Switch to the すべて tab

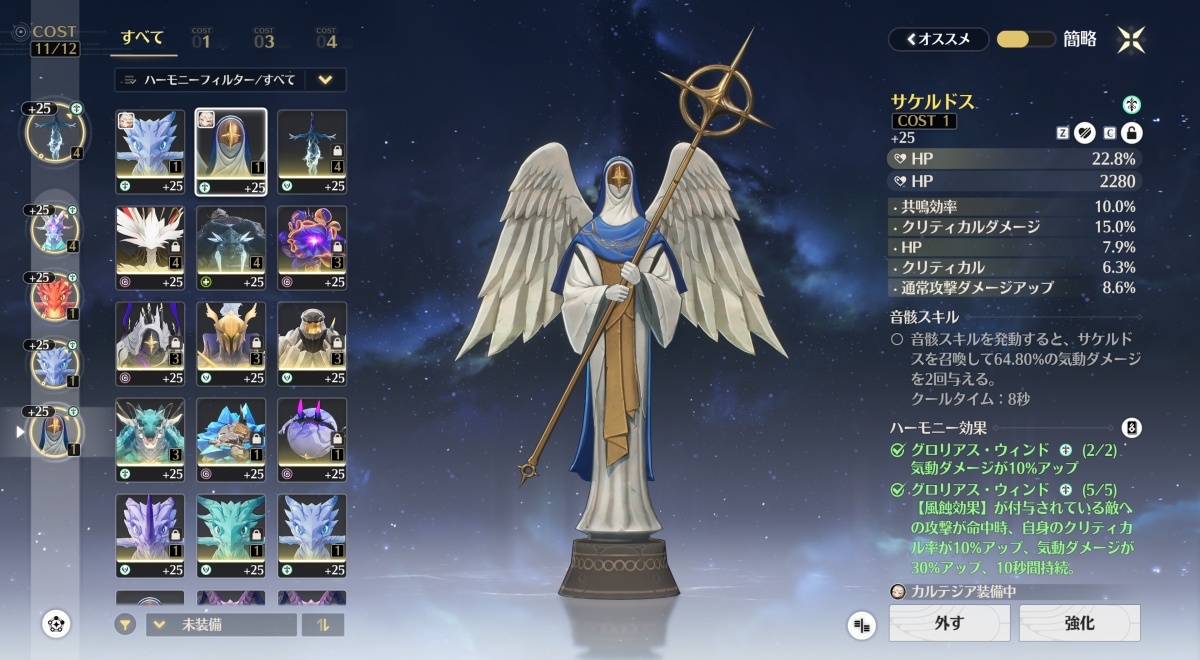tap(143, 39)
